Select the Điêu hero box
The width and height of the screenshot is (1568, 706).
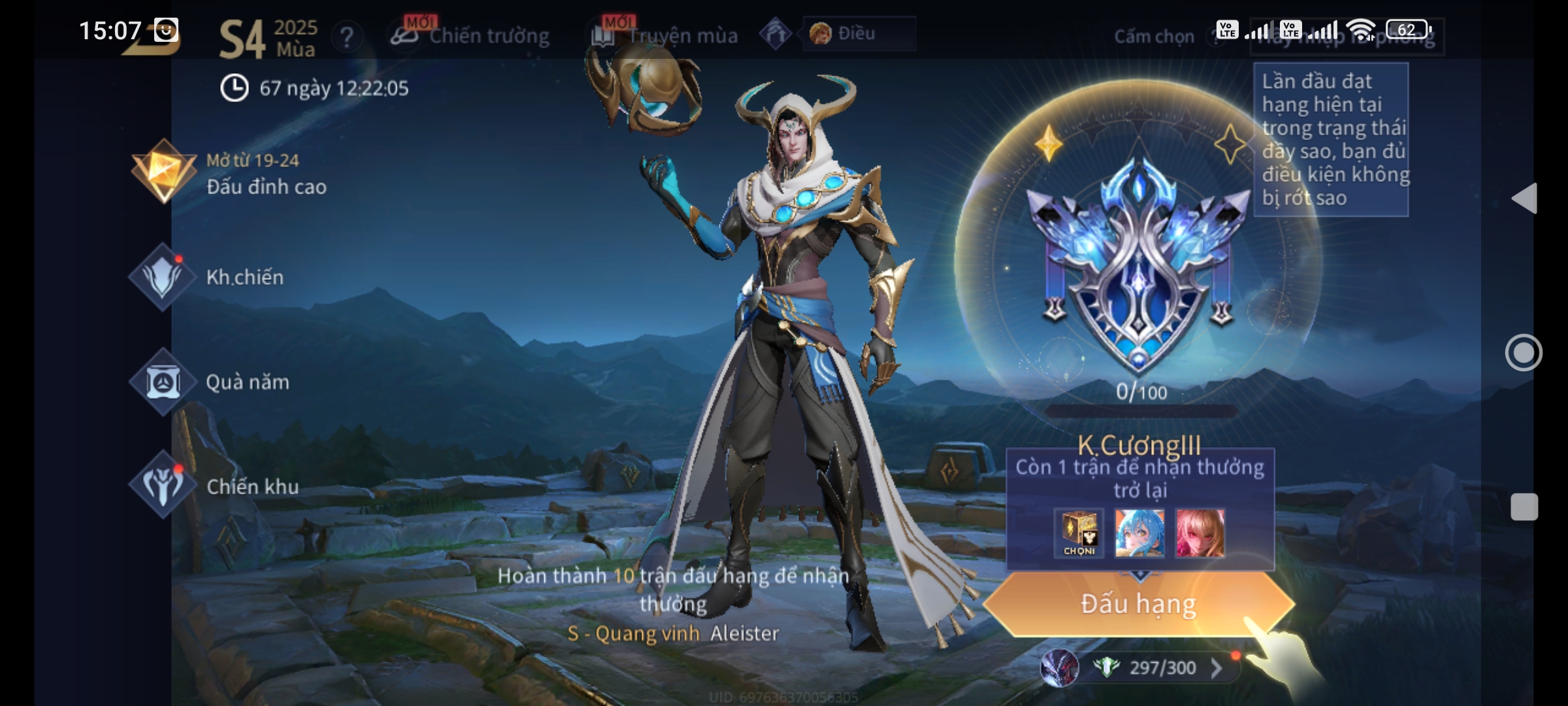point(858,33)
